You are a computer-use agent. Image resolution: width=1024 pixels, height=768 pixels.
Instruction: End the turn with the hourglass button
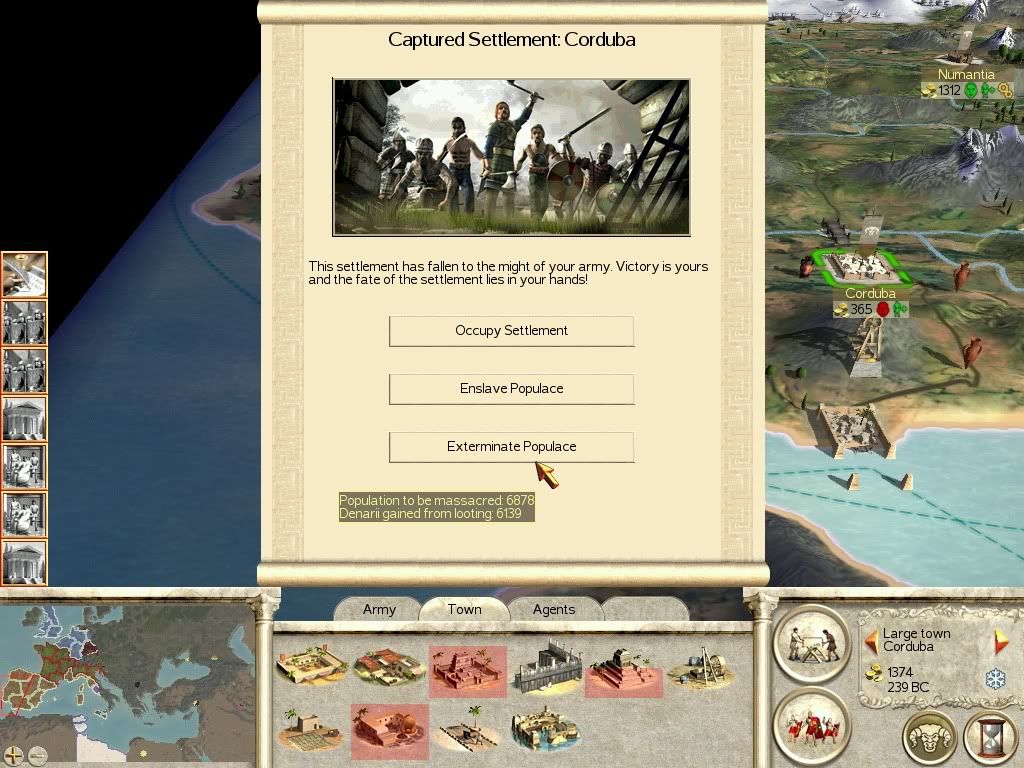point(989,738)
